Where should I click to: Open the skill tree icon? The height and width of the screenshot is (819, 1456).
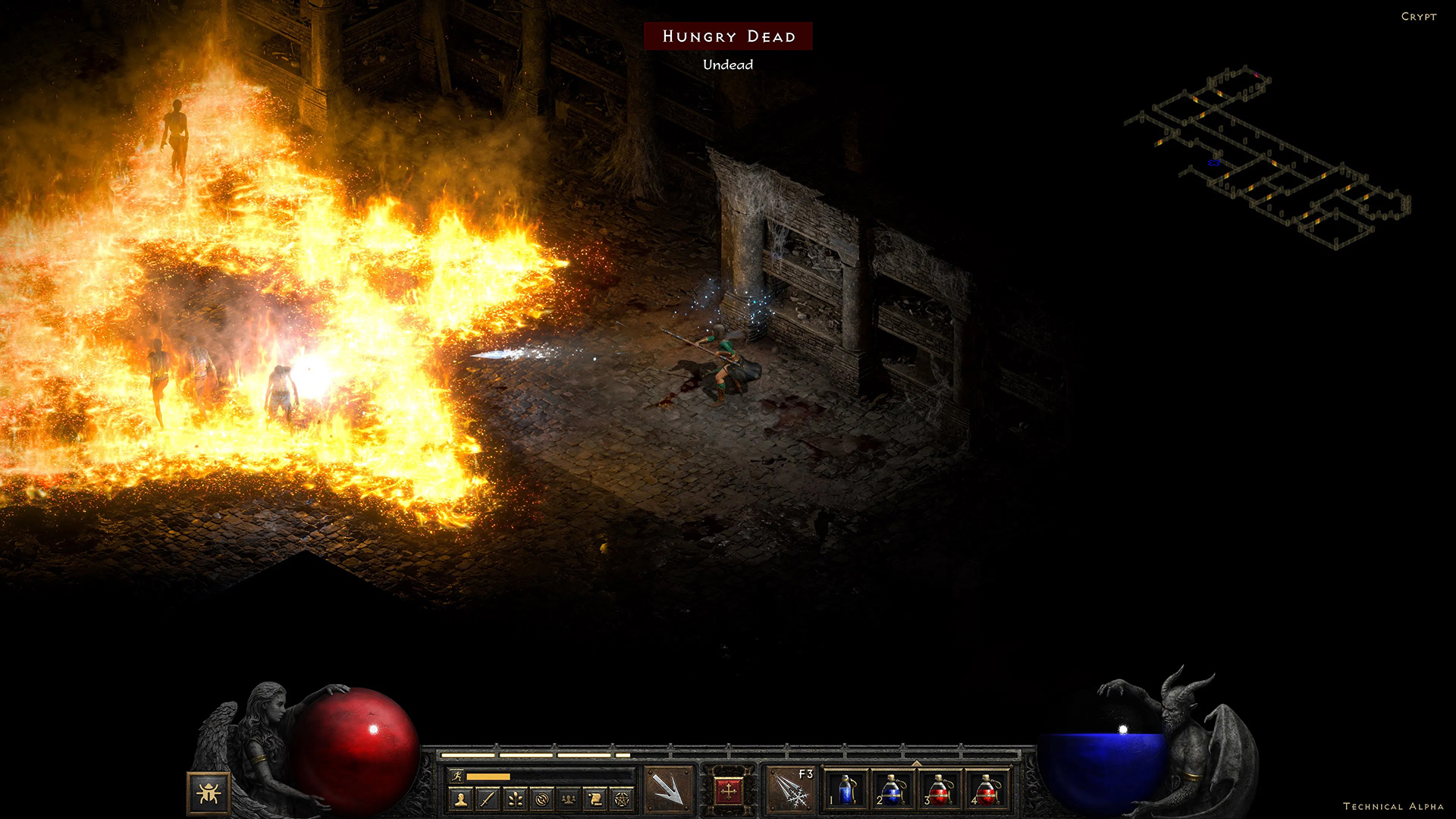pos(516,800)
